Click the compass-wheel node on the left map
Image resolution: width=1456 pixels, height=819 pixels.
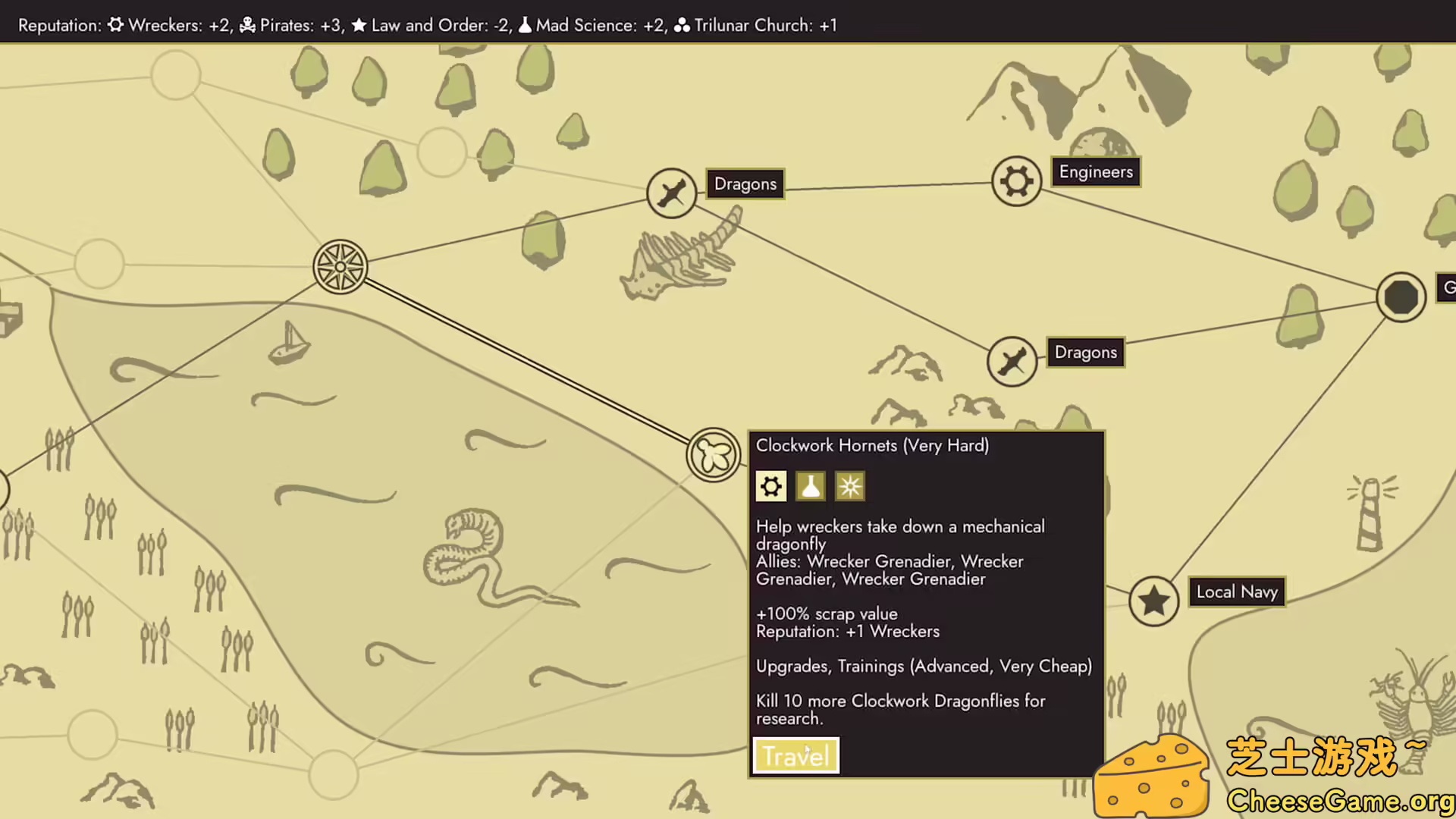pos(341,266)
